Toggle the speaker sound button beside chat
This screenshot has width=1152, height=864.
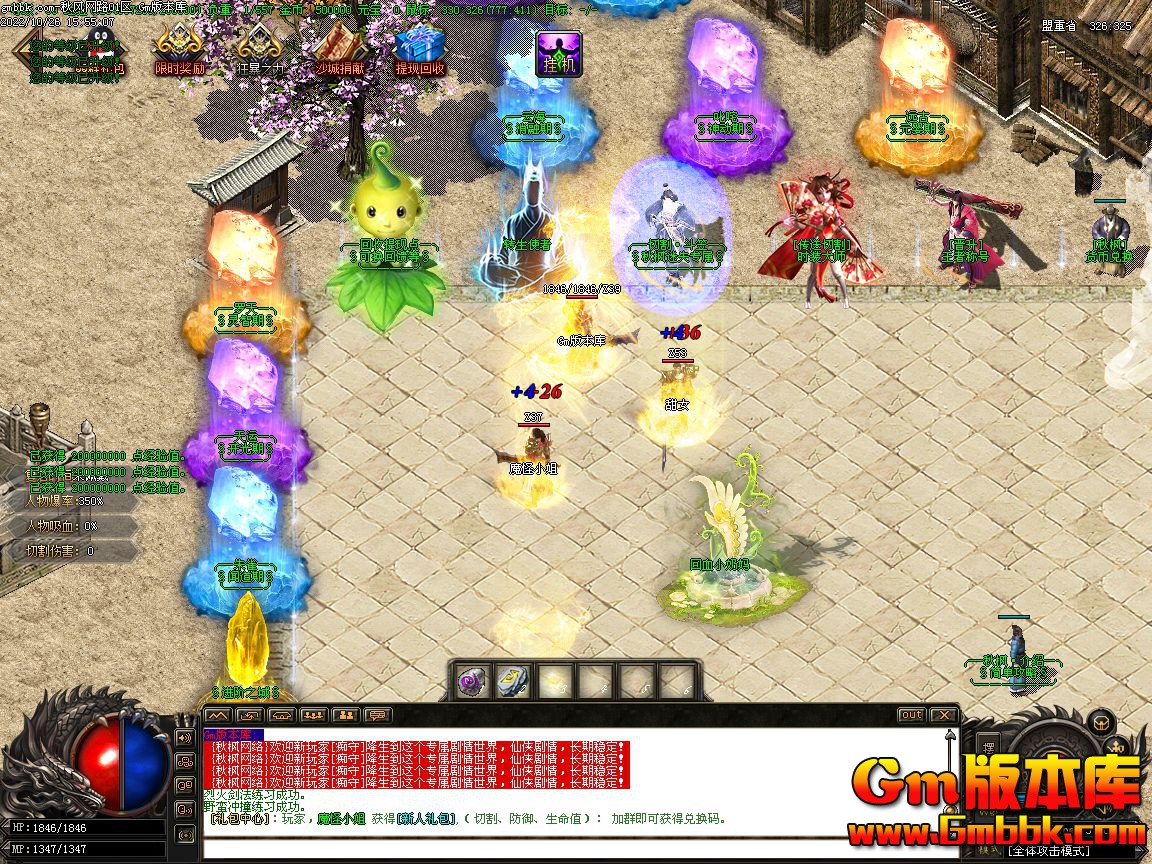tap(184, 737)
